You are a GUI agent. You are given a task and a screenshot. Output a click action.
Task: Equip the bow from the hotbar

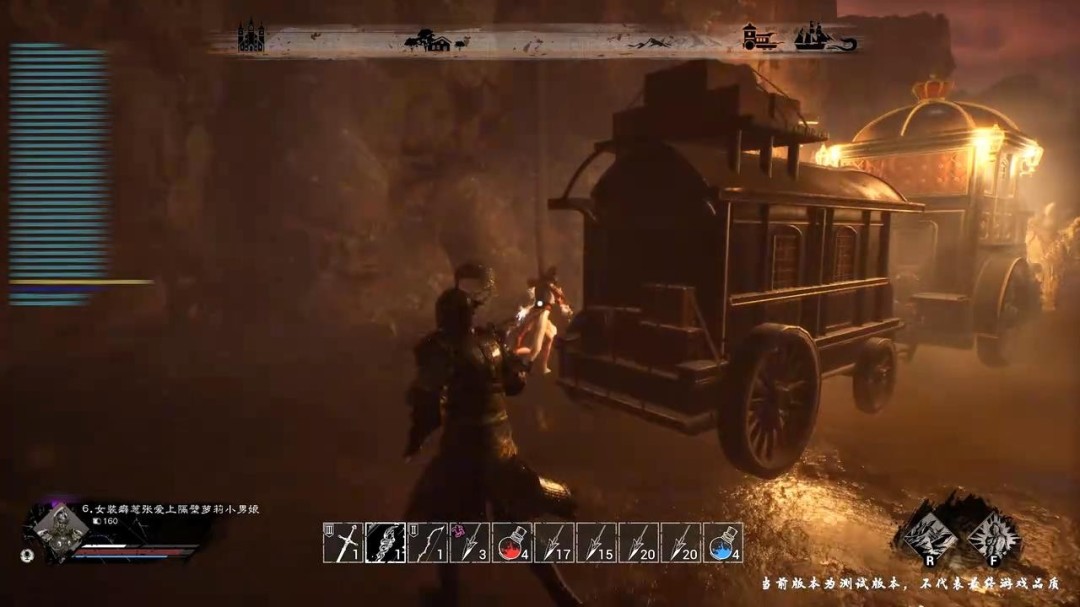point(427,541)
